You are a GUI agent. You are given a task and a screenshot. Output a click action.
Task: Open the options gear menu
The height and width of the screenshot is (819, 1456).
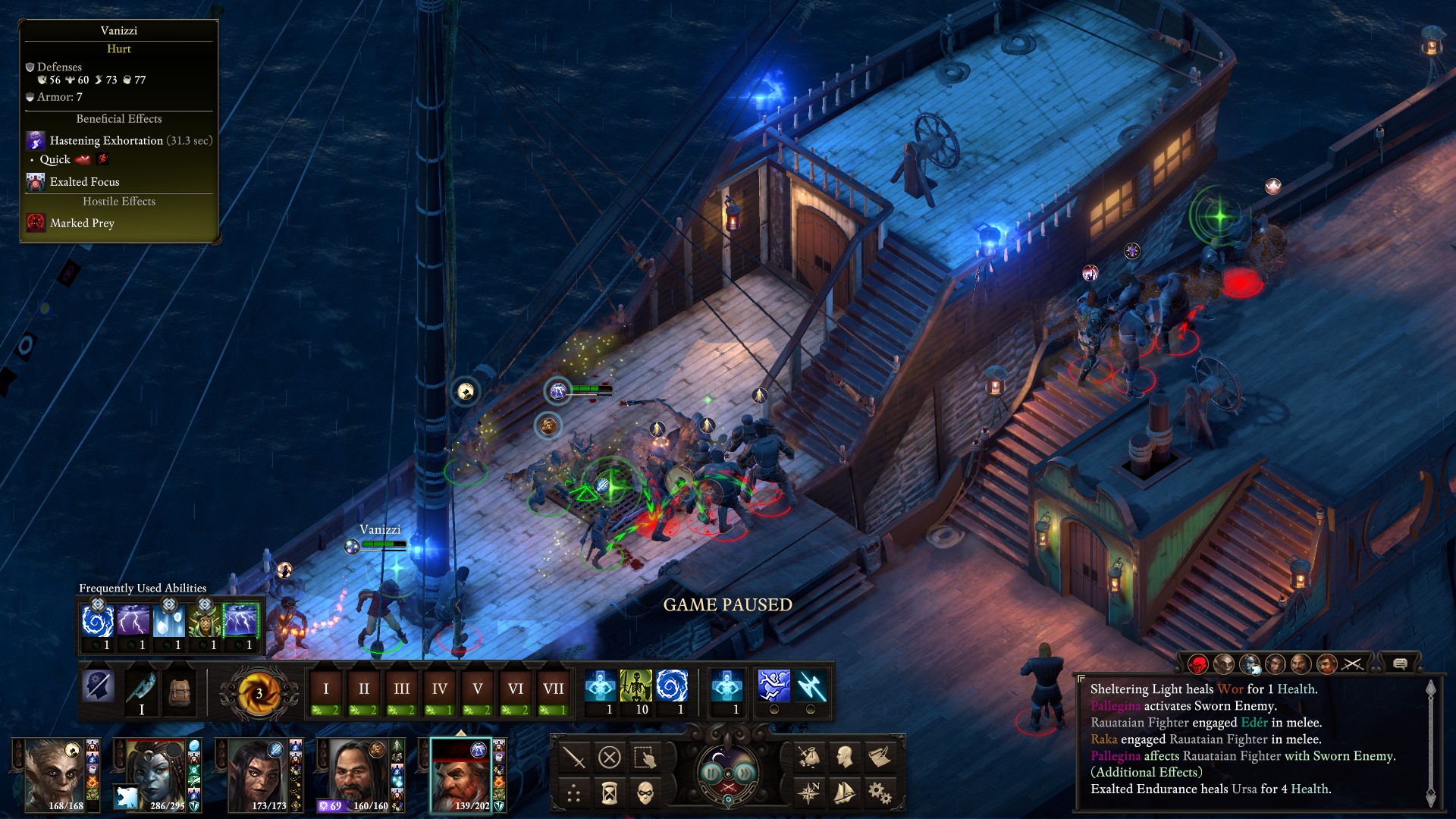pos(880,793)
